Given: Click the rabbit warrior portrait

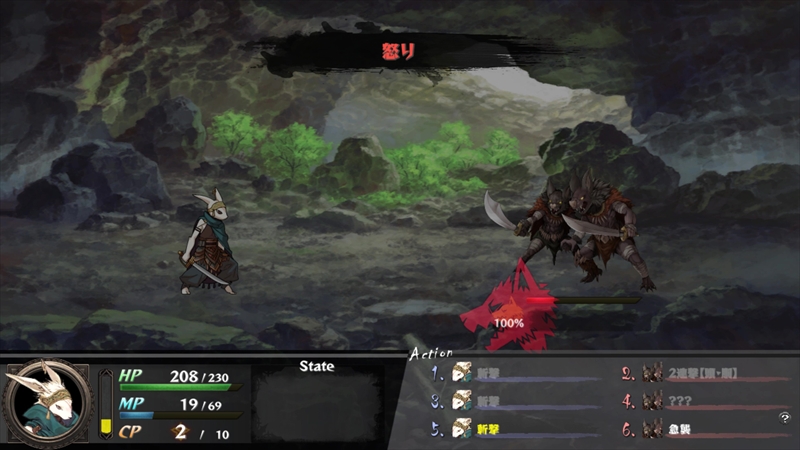Looking at the screenshot, I should coord(45,402).
